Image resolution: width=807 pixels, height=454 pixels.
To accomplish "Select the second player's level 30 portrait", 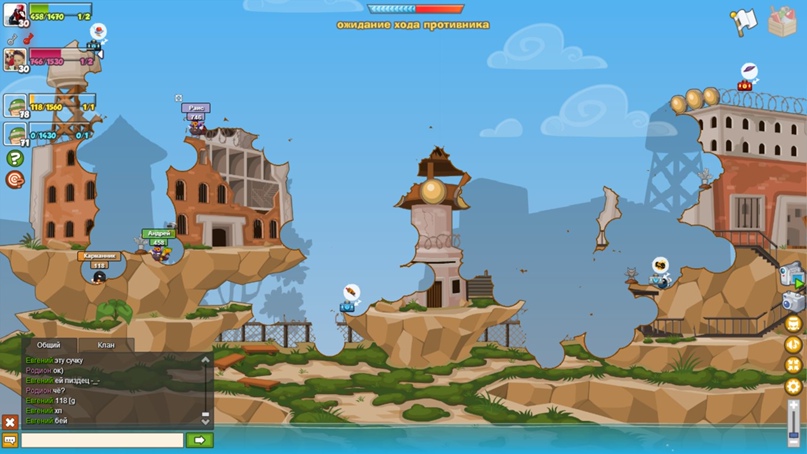I will pyautogui.click(x=15, y=60).
